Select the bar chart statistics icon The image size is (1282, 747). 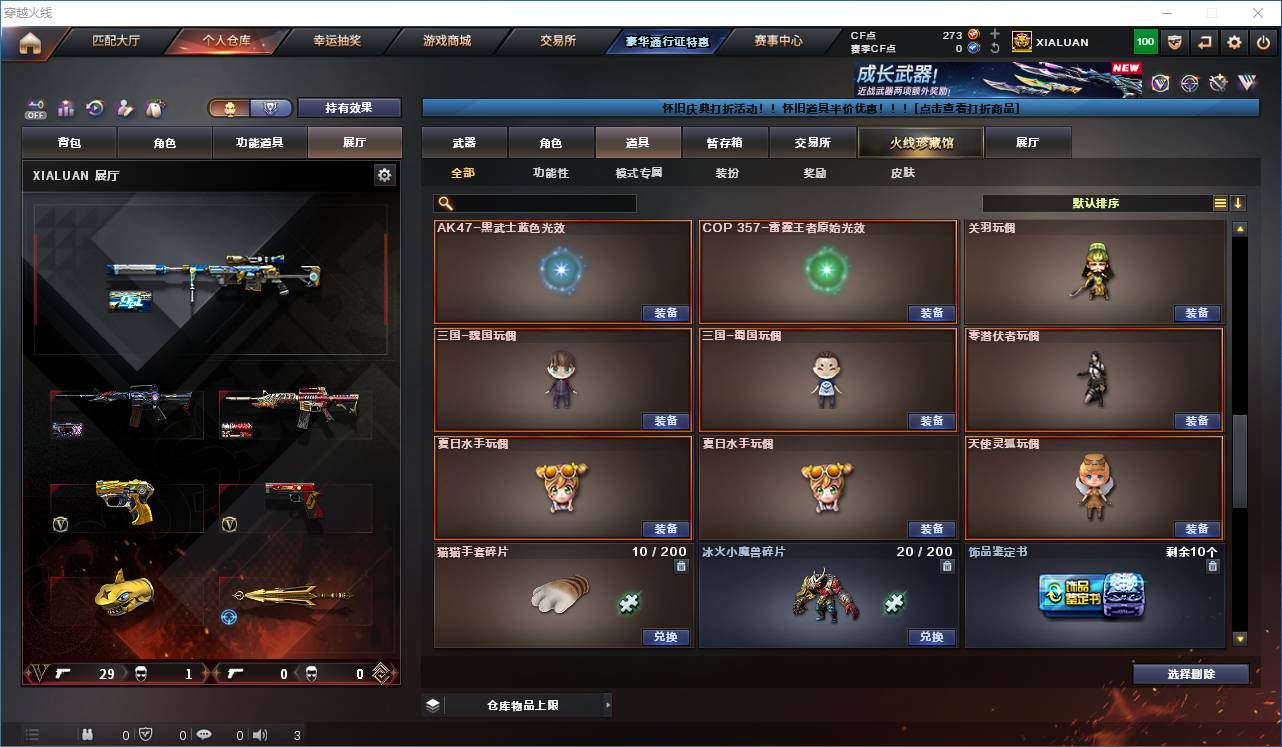[64, 108]
